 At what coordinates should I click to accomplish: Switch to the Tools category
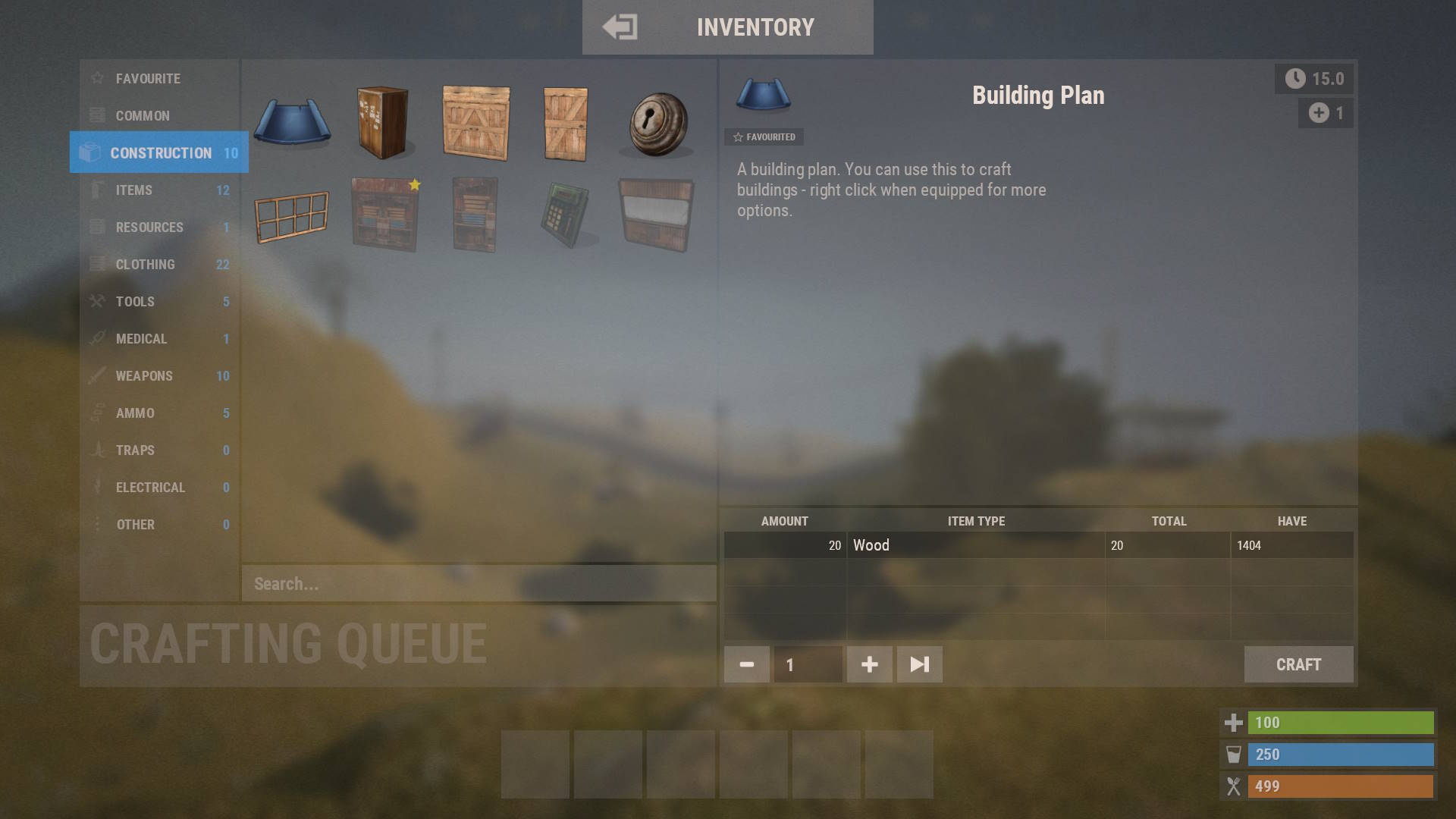(135, 302)
